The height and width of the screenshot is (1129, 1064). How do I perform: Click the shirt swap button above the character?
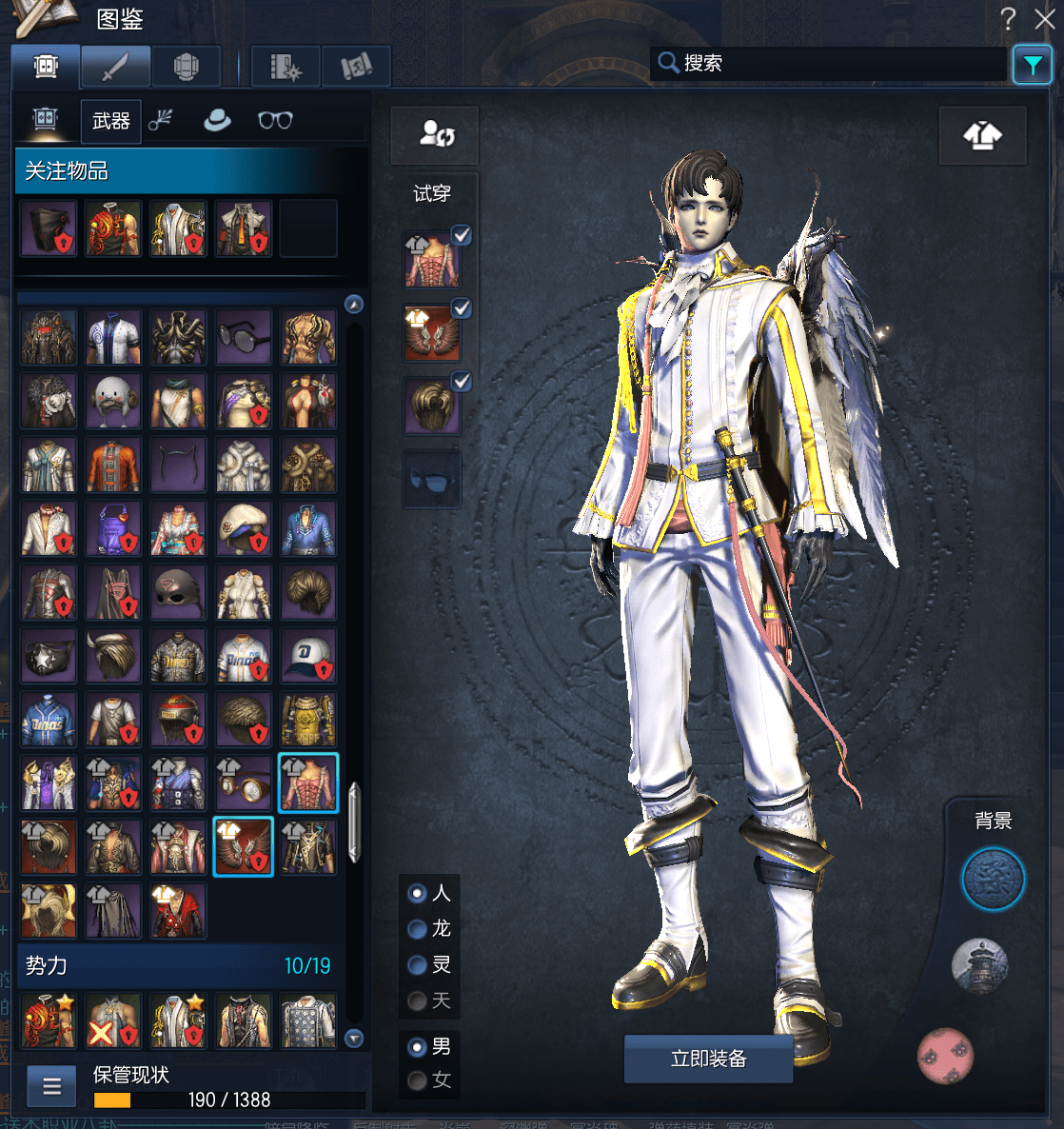click(982, 136)
